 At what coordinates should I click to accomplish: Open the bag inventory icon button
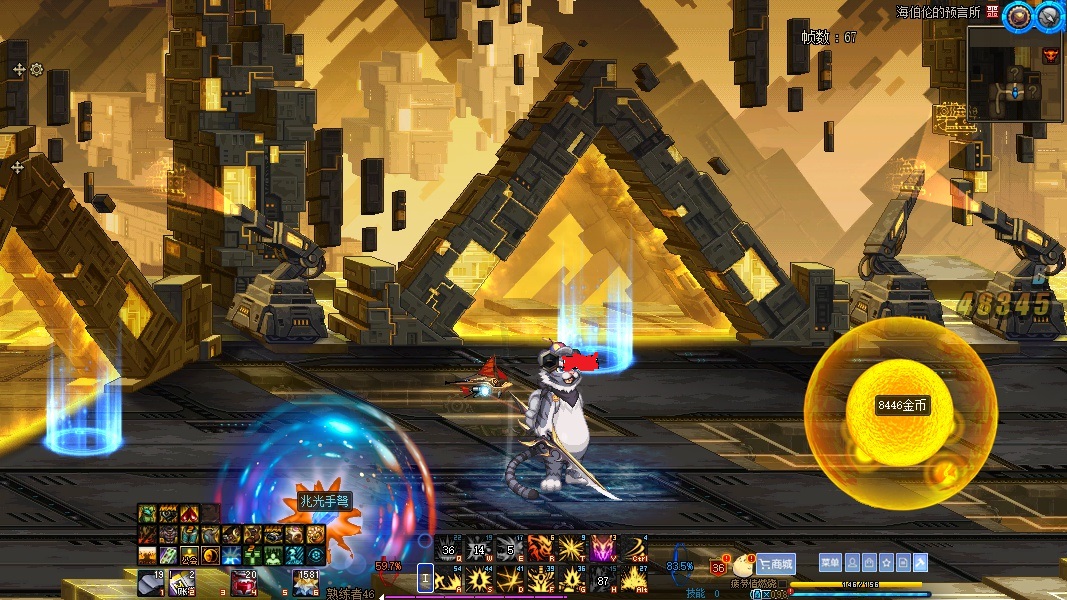click(867, 563)
